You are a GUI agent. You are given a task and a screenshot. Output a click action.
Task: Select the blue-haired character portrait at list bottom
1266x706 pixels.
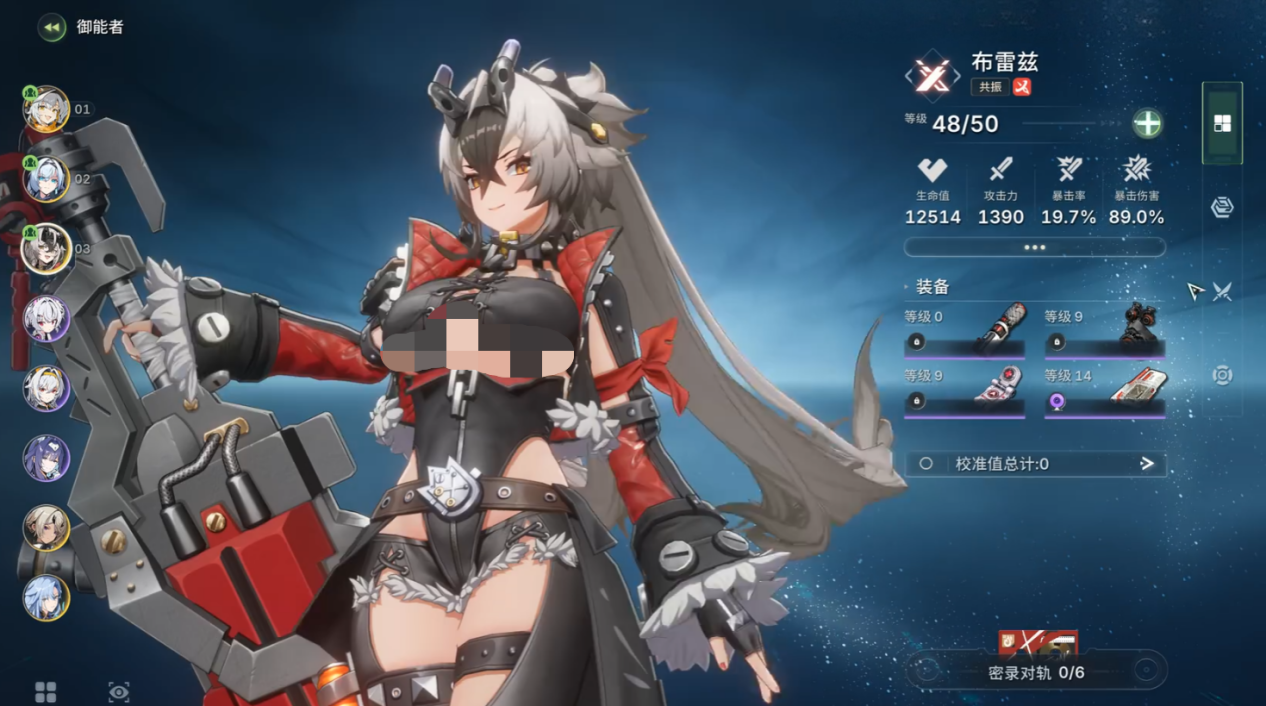46,597
